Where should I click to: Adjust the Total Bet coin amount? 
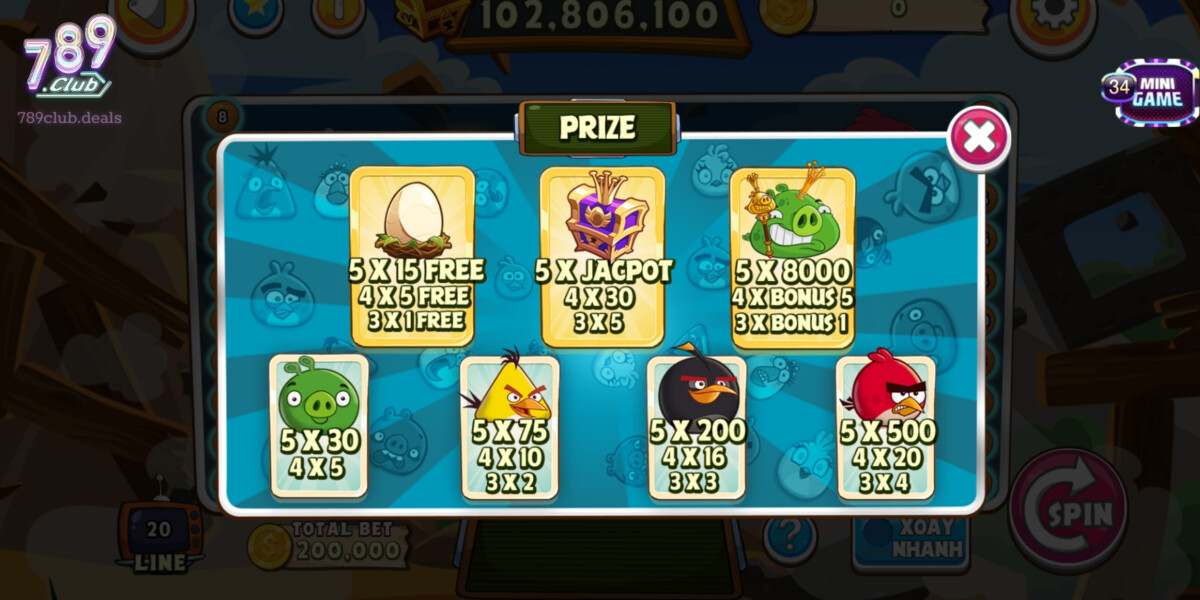coord(330,543)
